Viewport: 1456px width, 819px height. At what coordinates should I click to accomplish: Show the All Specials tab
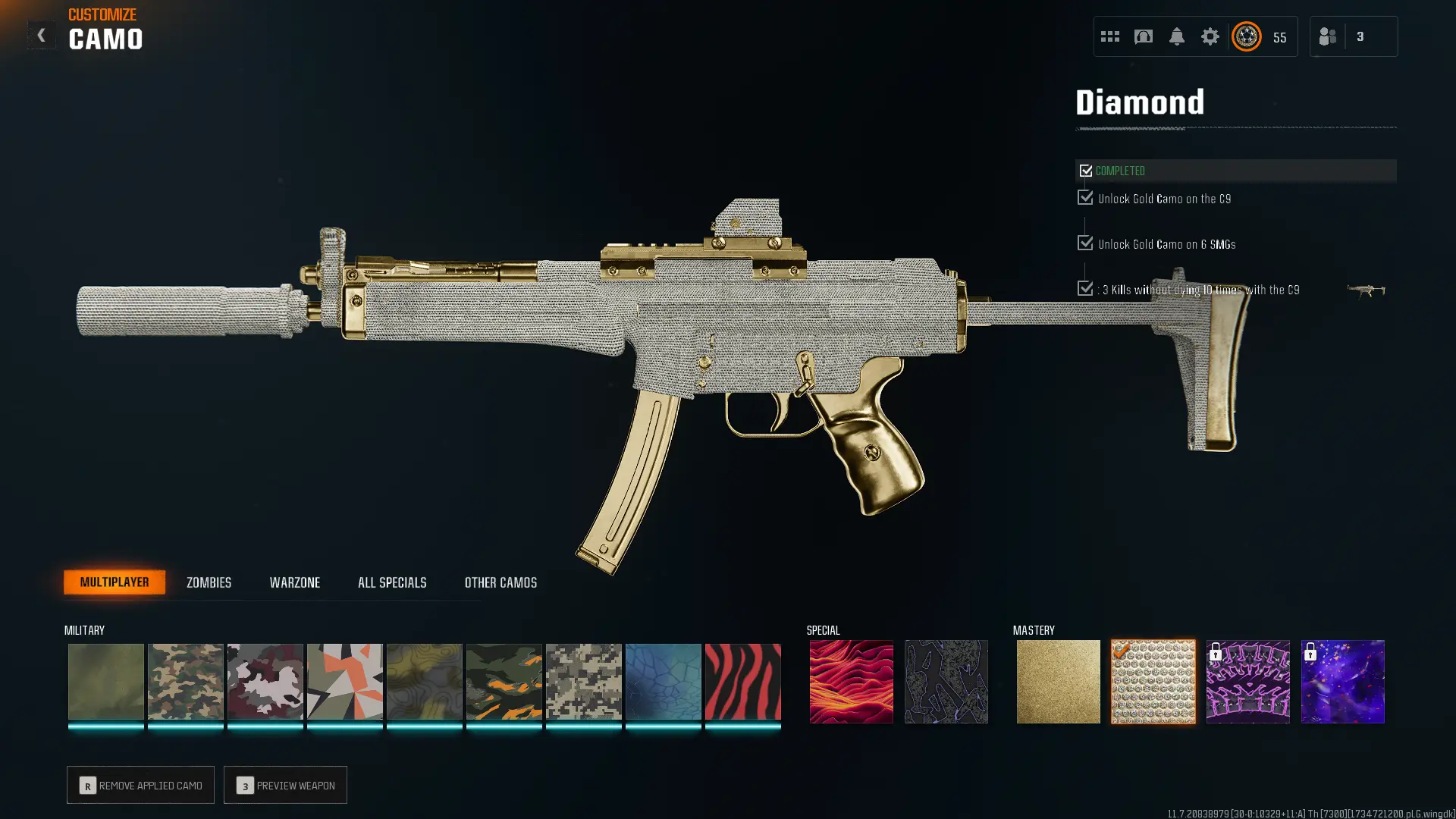click(392, 582)
